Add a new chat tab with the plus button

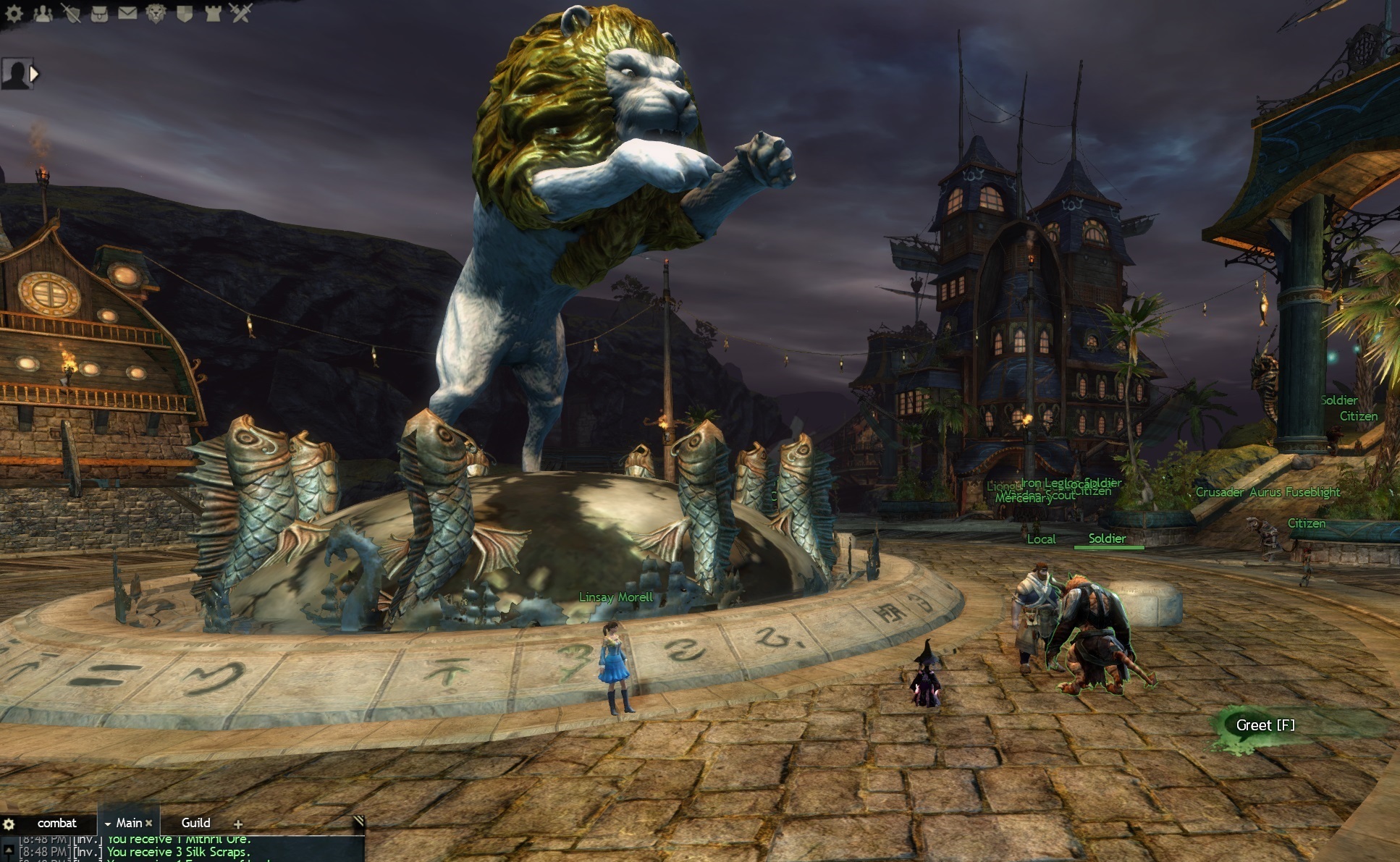(x=237, y=824)
